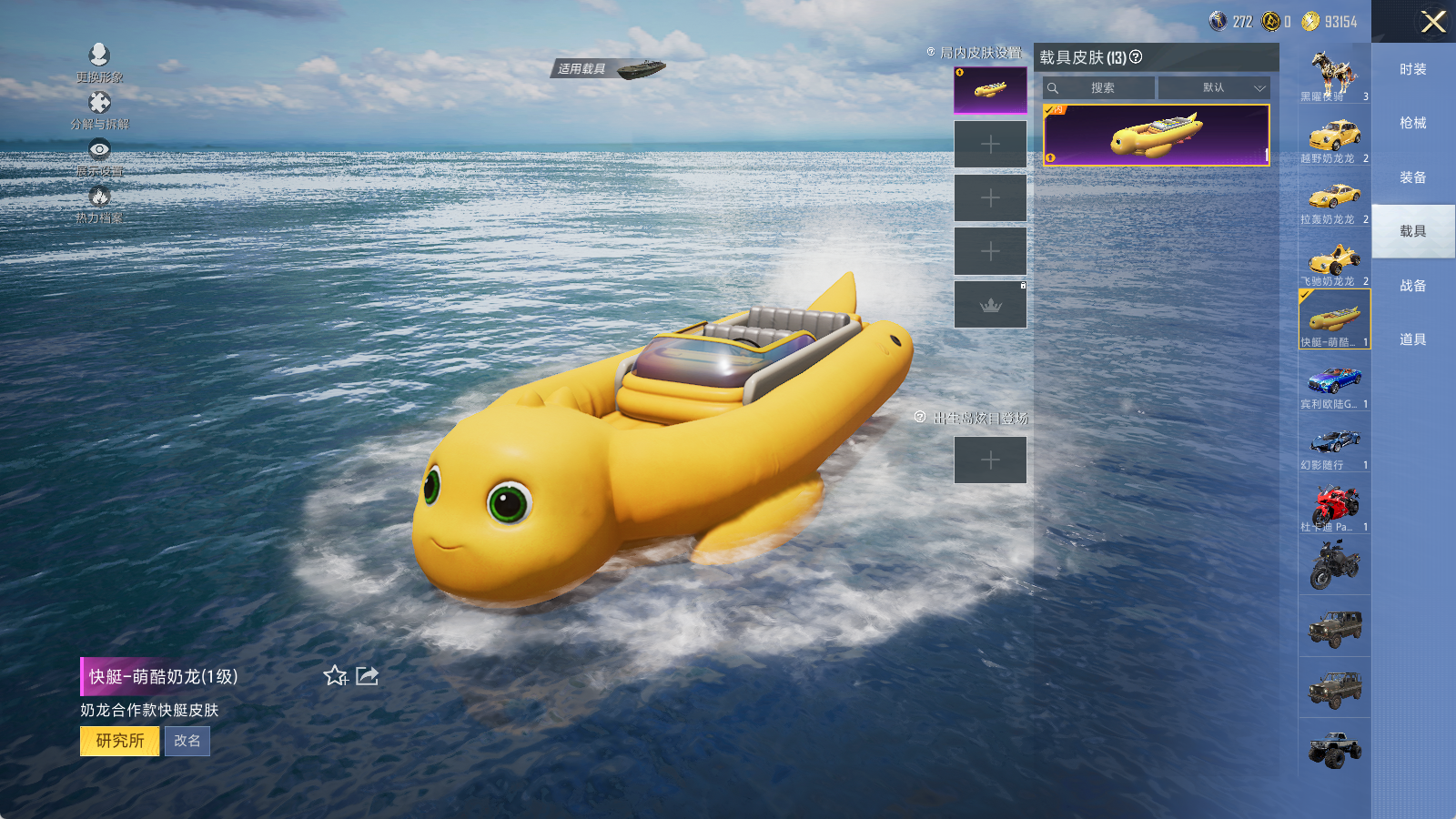
Task: Open the 枪械 category tab
Action: (x=1412, y=124)
